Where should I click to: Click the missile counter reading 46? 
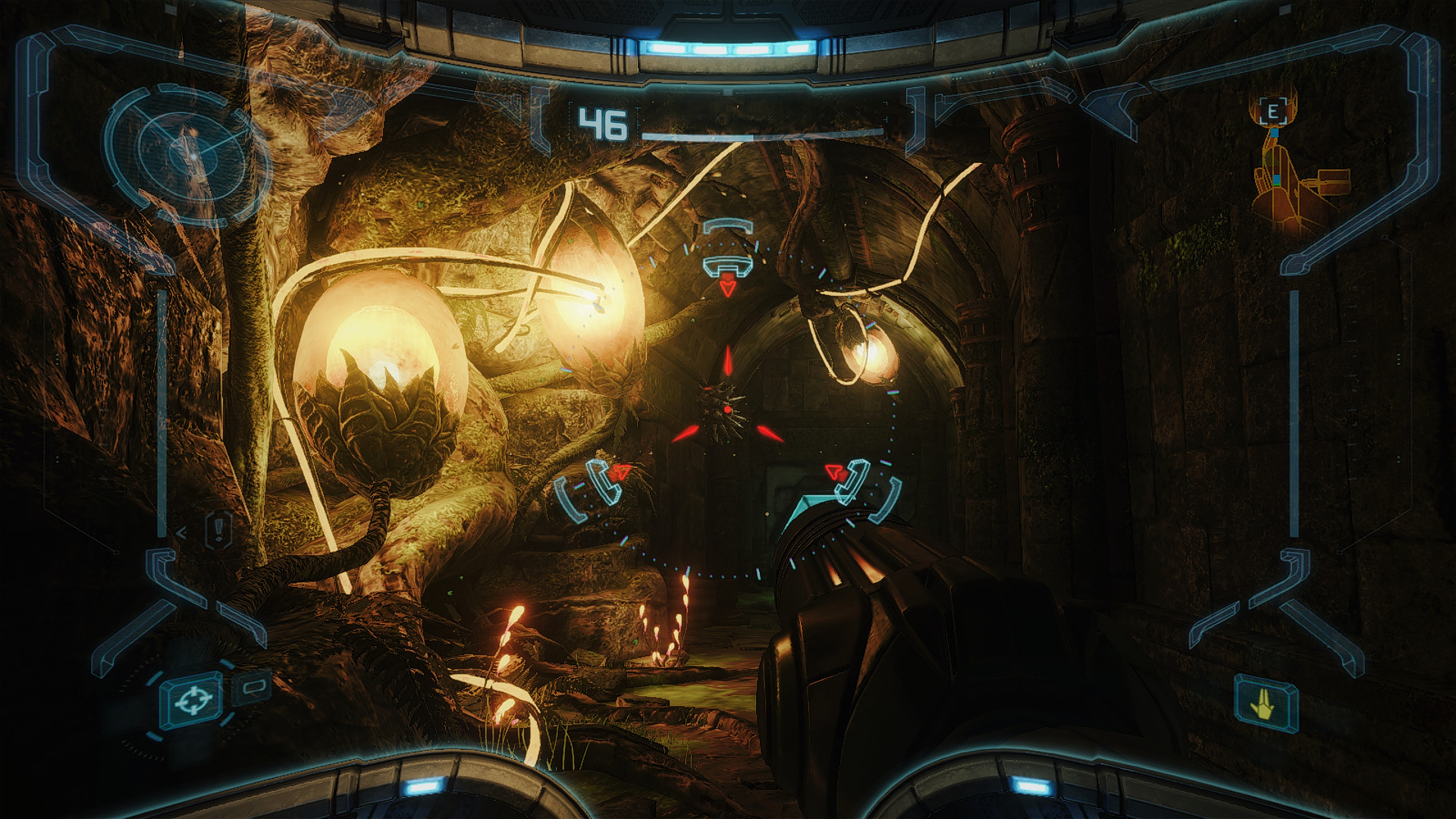point(601,121)
